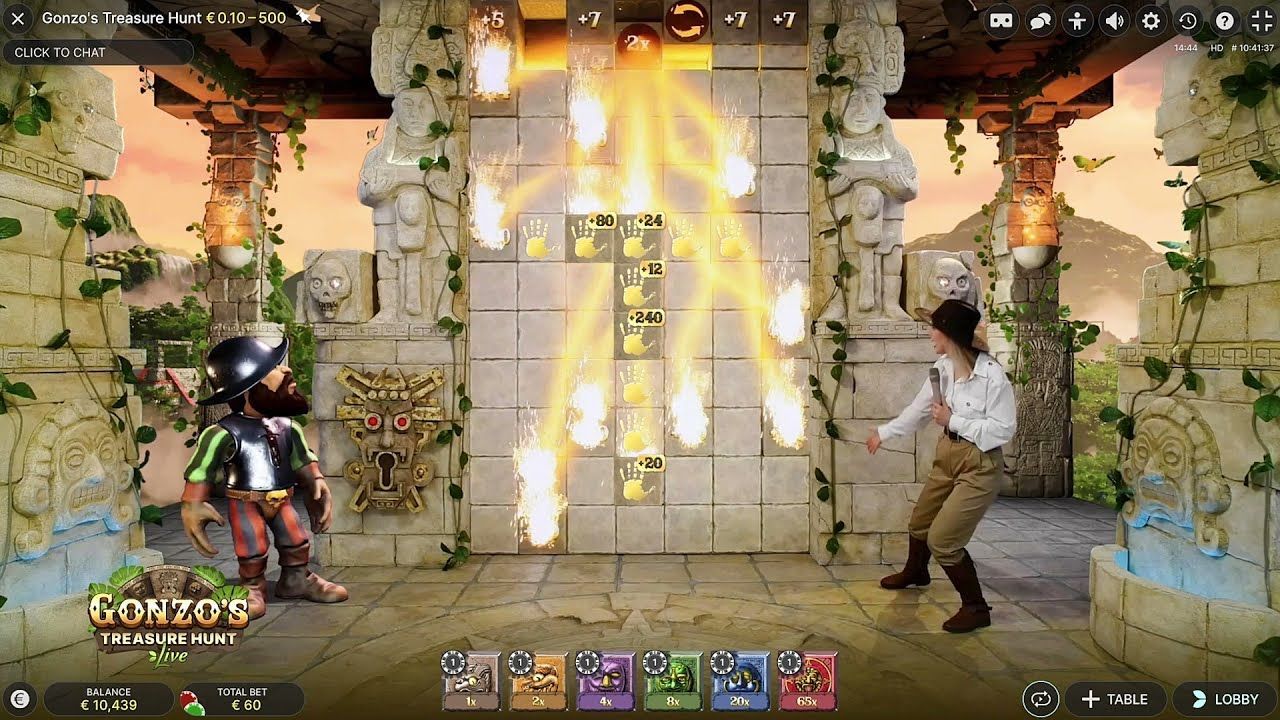Image resolution: width=1280 pixels, height=720 pixels.
Task: Open the game settings gear
Action: point(1152,19)
